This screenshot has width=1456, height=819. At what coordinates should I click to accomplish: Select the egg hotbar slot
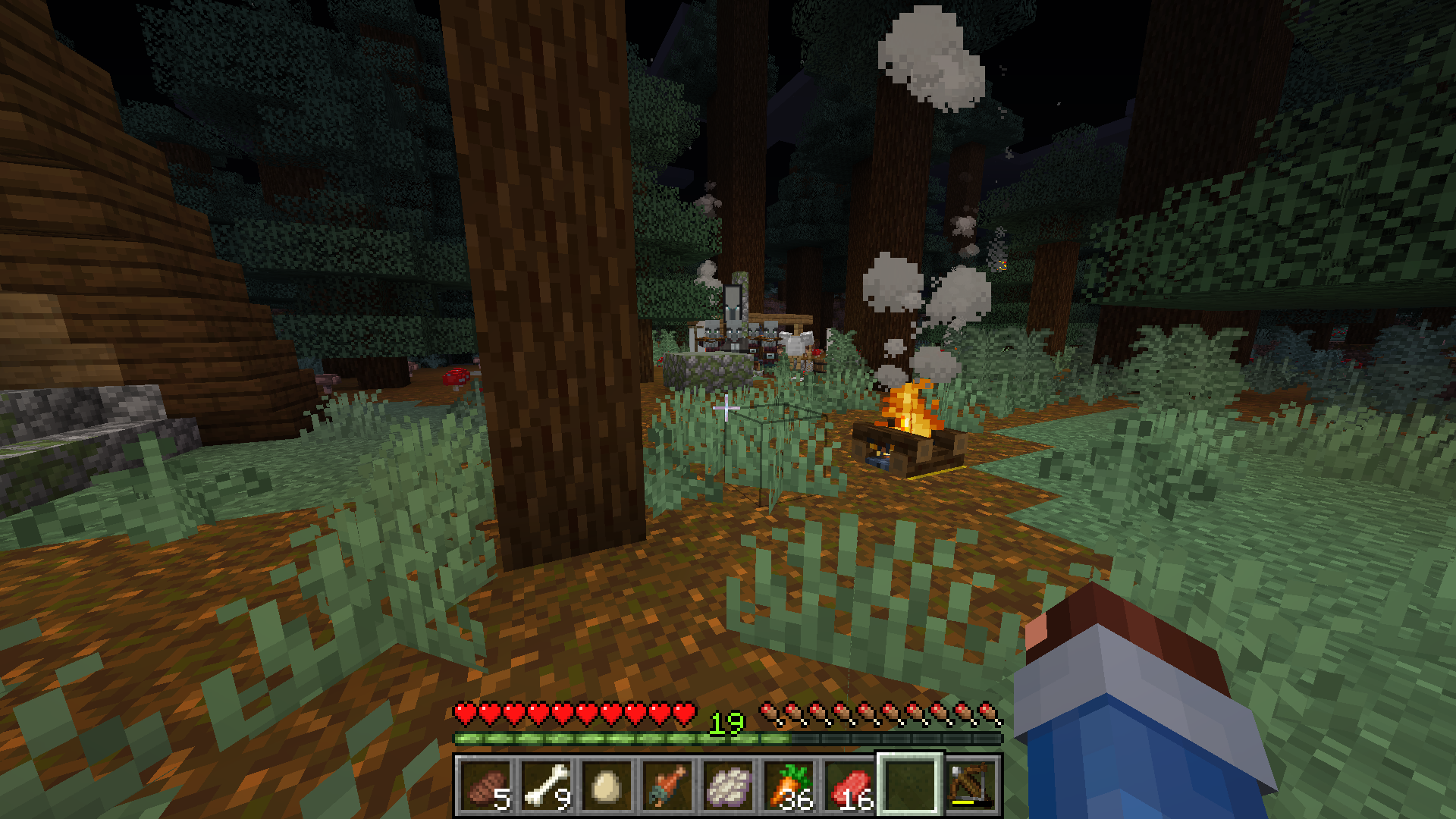coord(607,786)
